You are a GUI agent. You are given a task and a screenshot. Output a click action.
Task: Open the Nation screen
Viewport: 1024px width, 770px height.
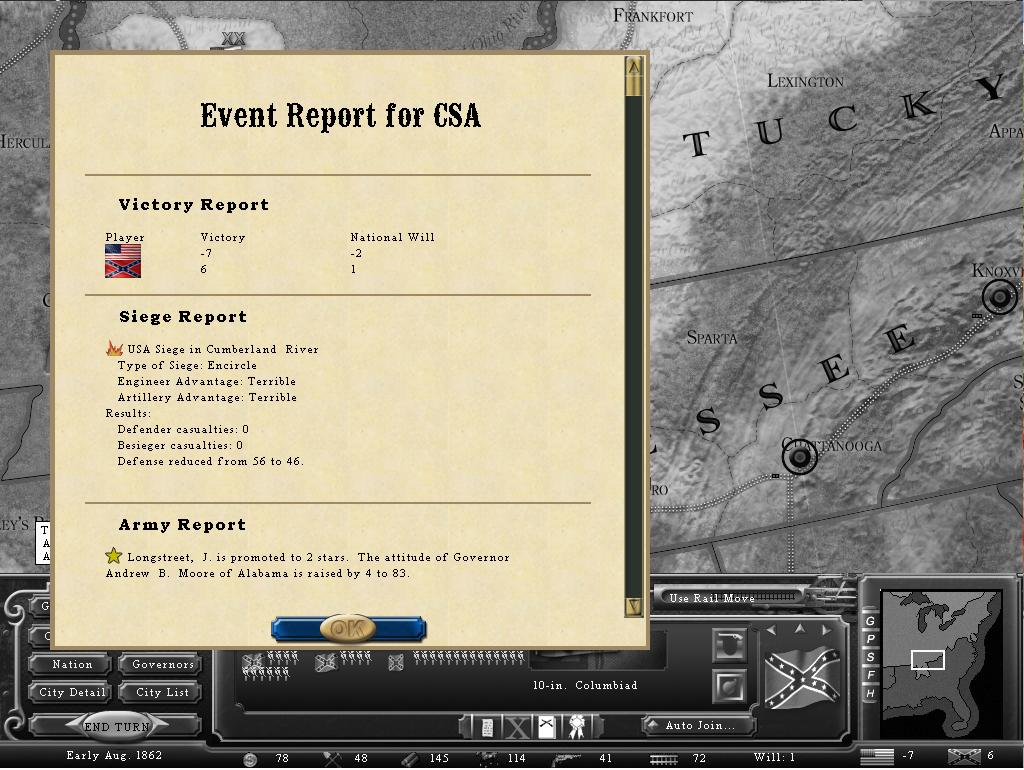point(72,664)
